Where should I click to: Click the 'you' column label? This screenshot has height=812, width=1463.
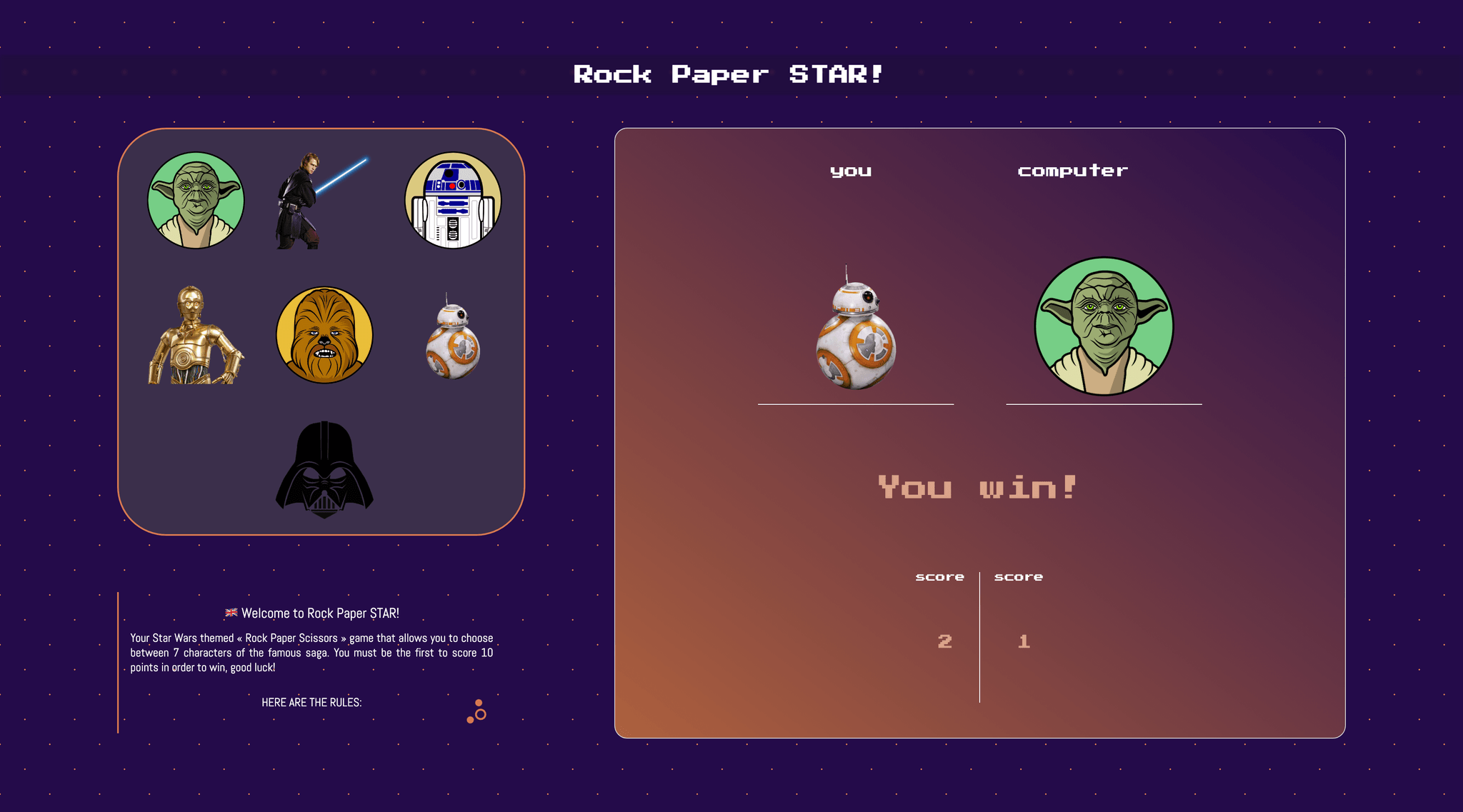click(x=851, y=170)
